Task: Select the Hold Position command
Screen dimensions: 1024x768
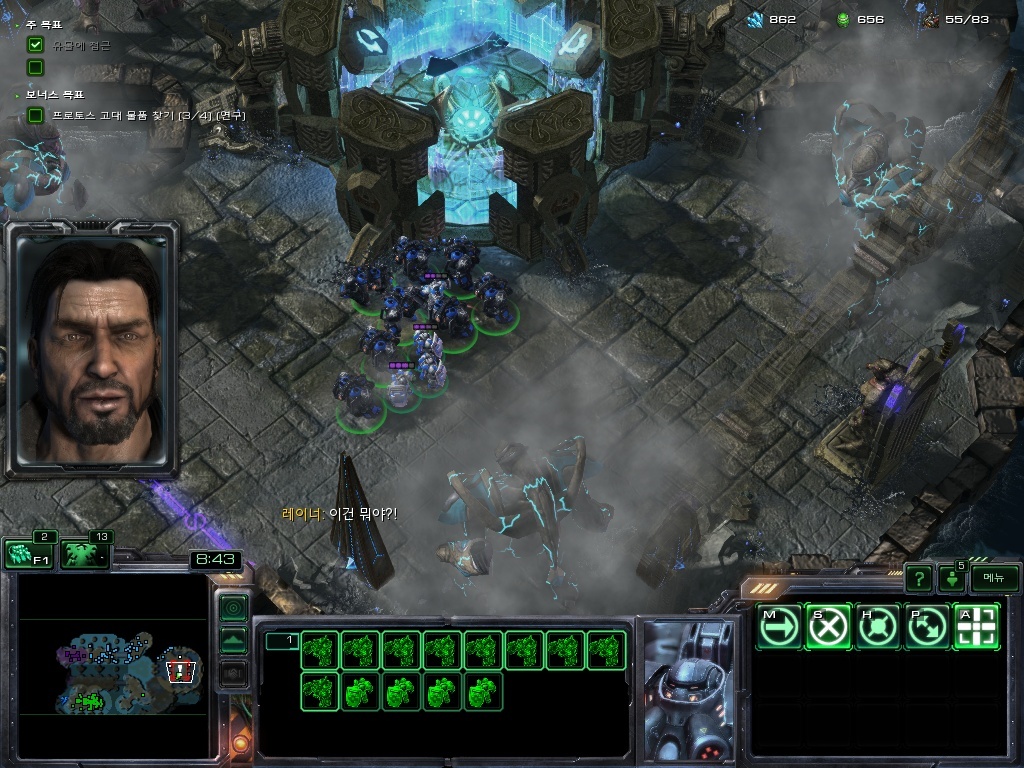Action: [879, 627]
